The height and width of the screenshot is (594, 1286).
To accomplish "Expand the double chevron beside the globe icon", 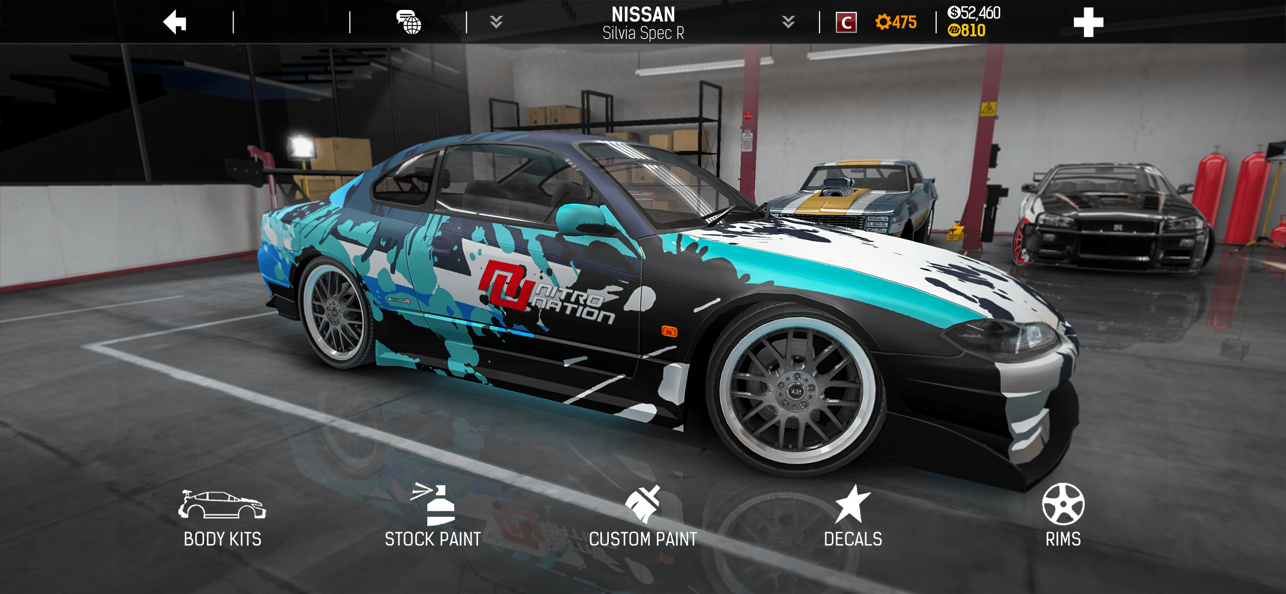I will click(x=496, y=22).
